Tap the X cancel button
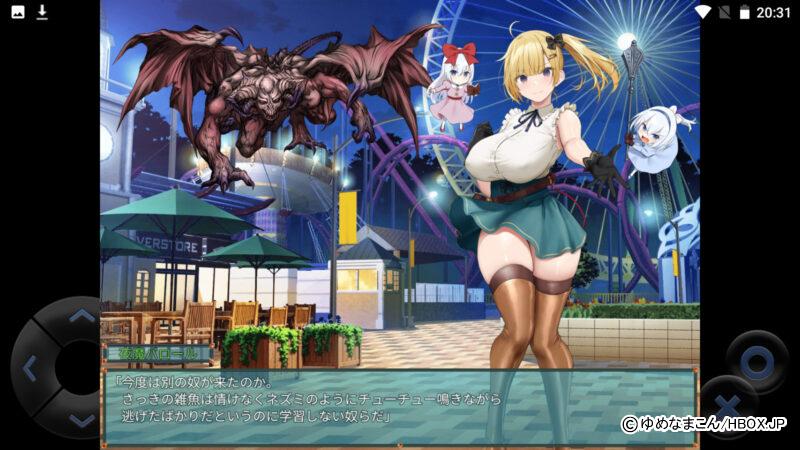Viewport: 800px width, 450px height. click(726, 407)
